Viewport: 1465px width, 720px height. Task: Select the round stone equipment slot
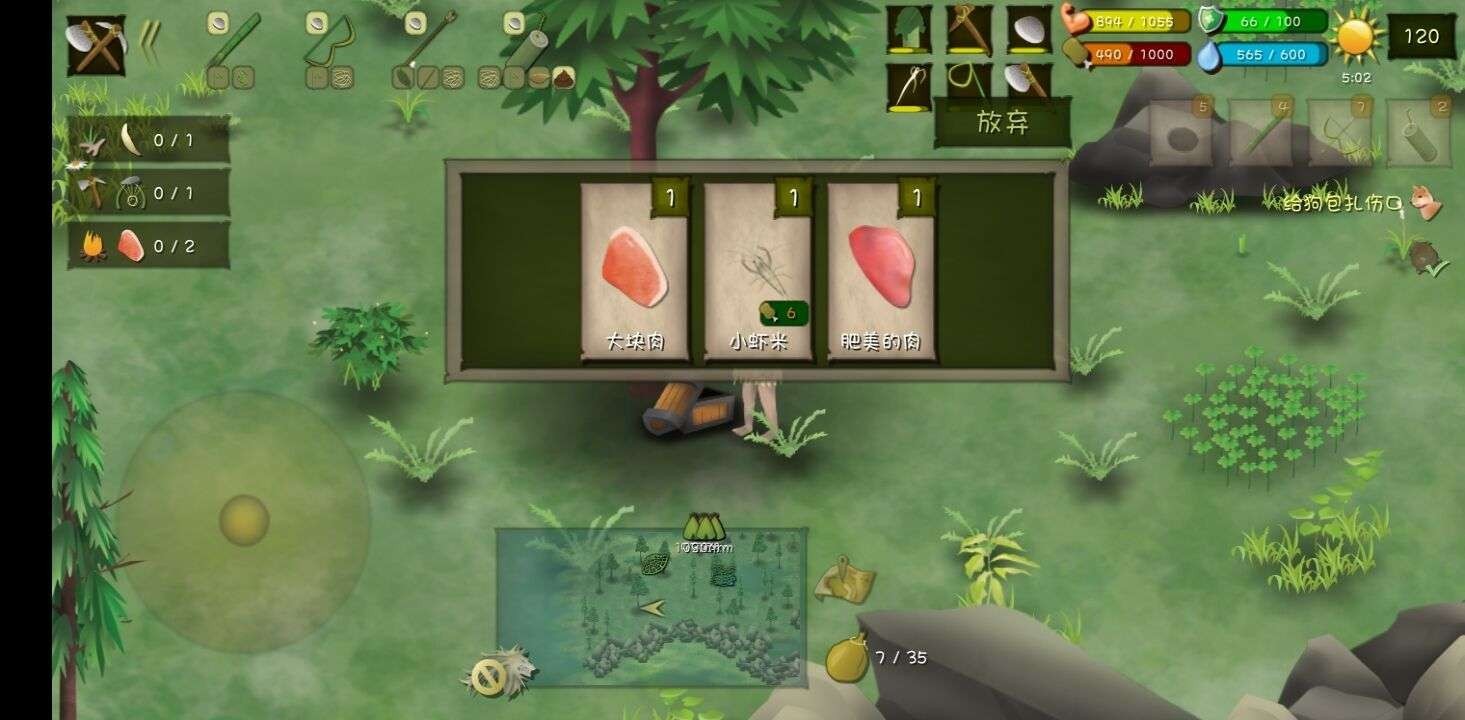coord(1028,30)
